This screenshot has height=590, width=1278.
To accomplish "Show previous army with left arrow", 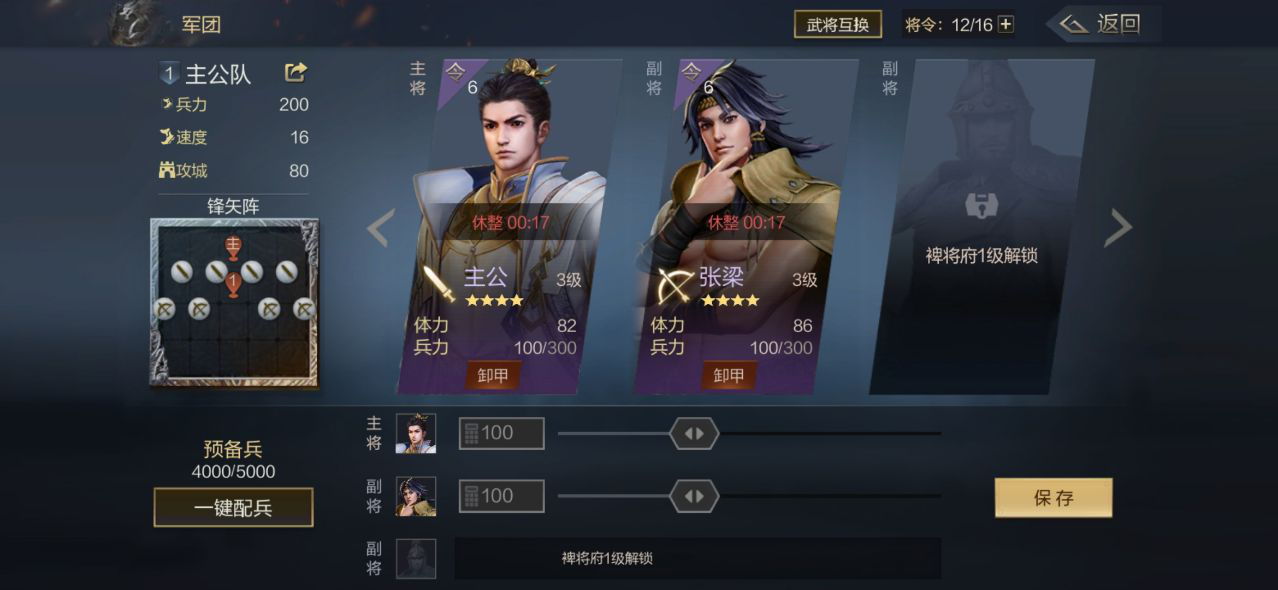I will pos(380,228).
